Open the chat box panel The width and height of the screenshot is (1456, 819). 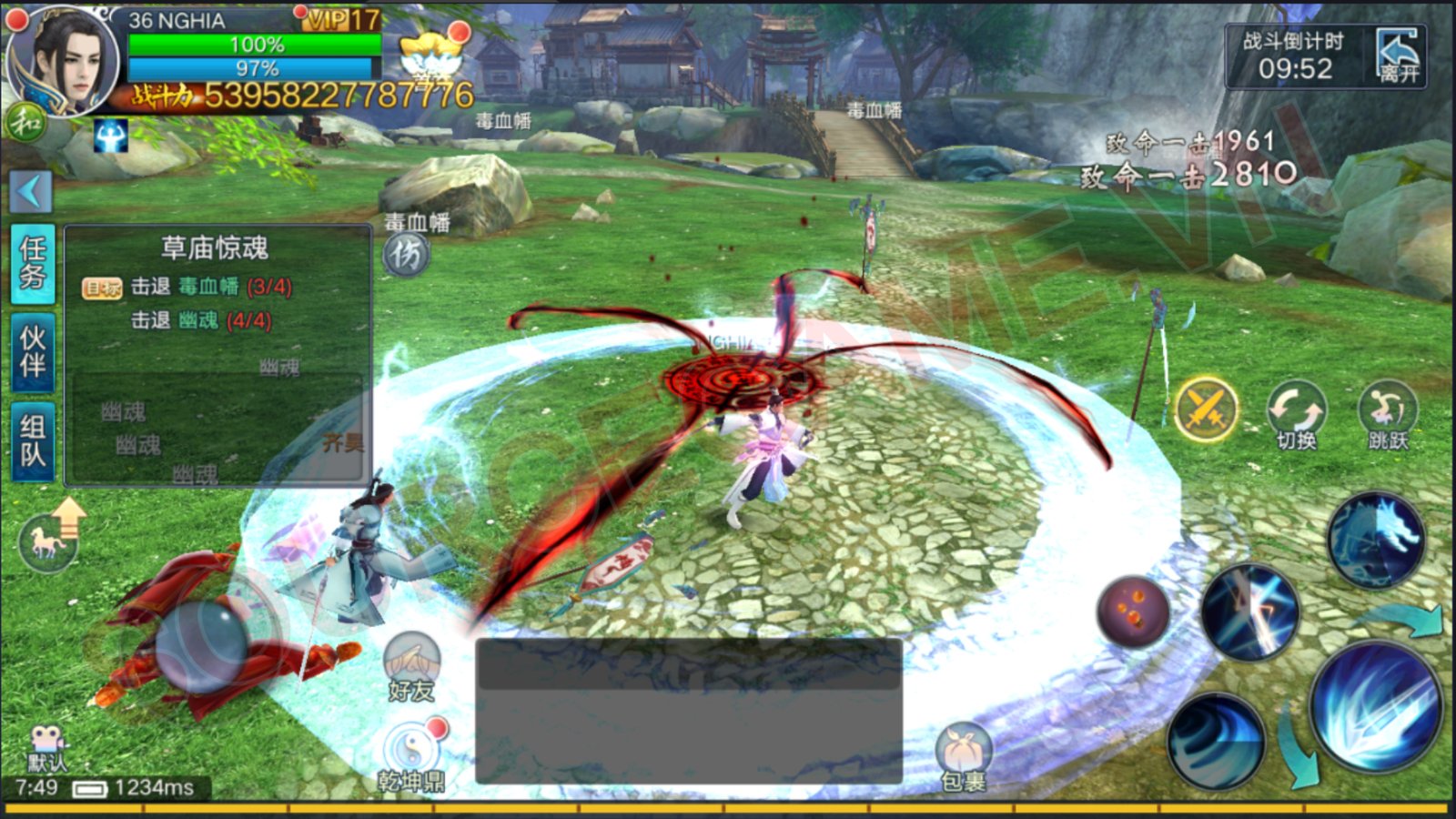(689, 710)
